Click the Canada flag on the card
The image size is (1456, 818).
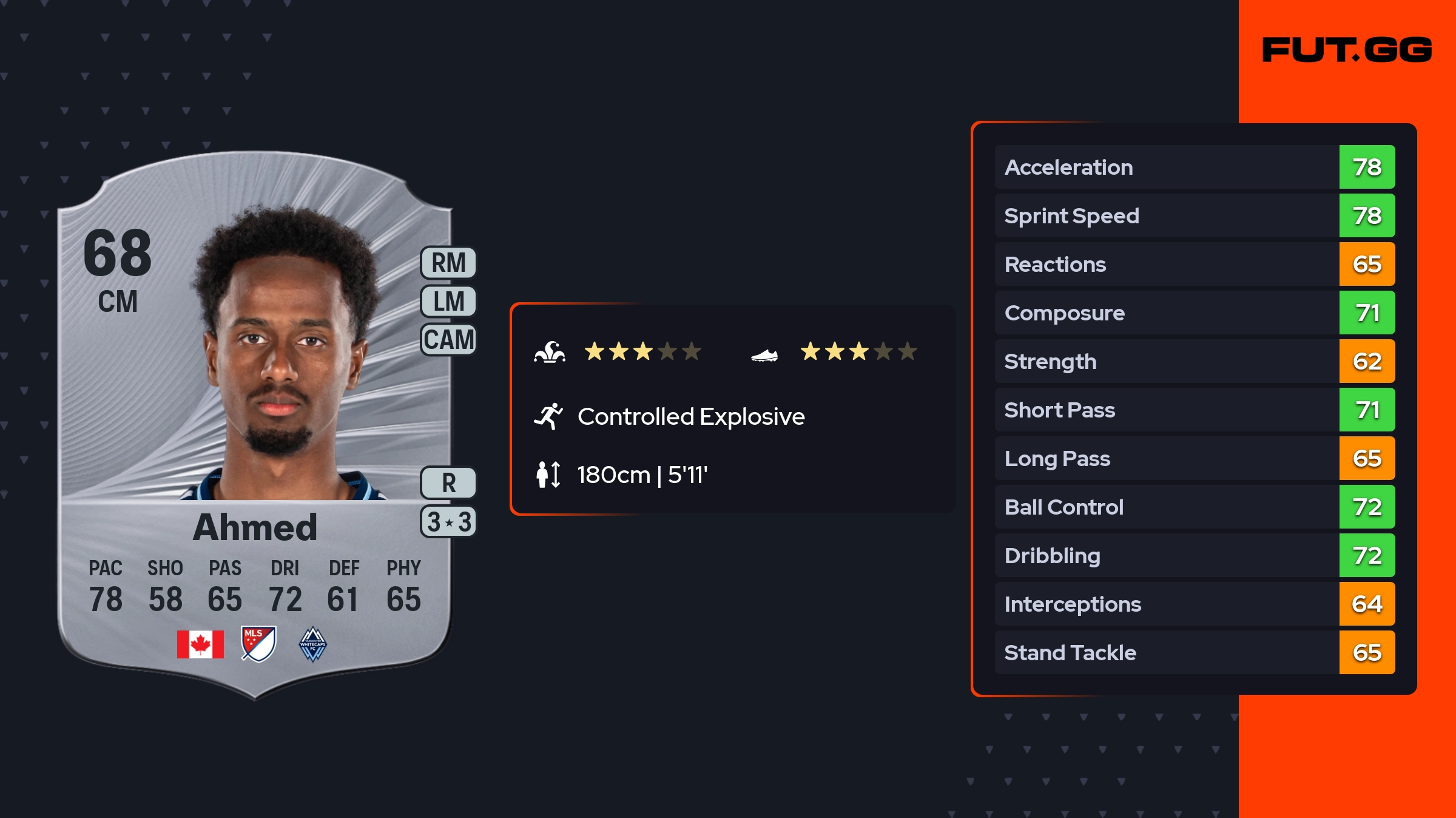[x=200, y=644]
